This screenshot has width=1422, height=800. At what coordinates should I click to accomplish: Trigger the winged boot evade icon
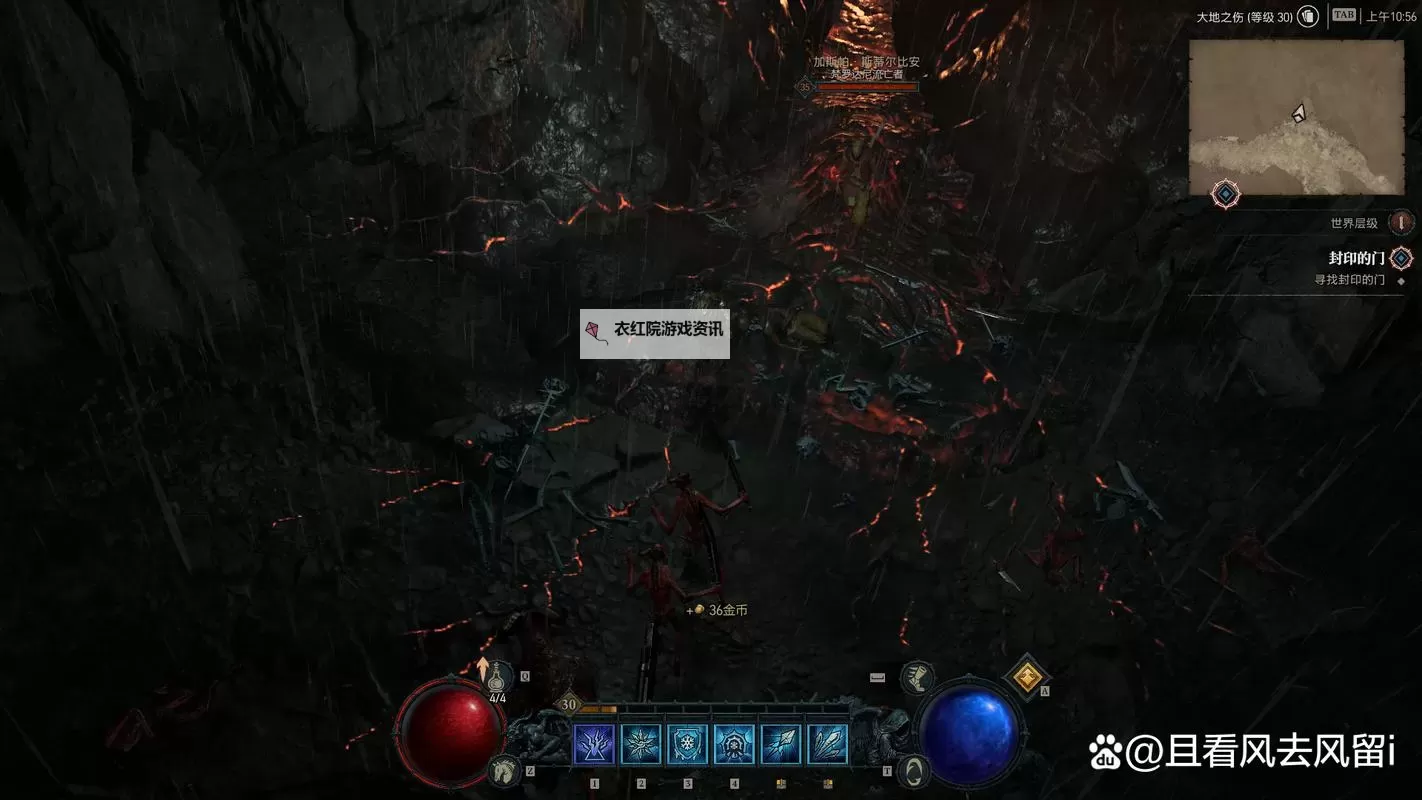click(x=916, y=678)
